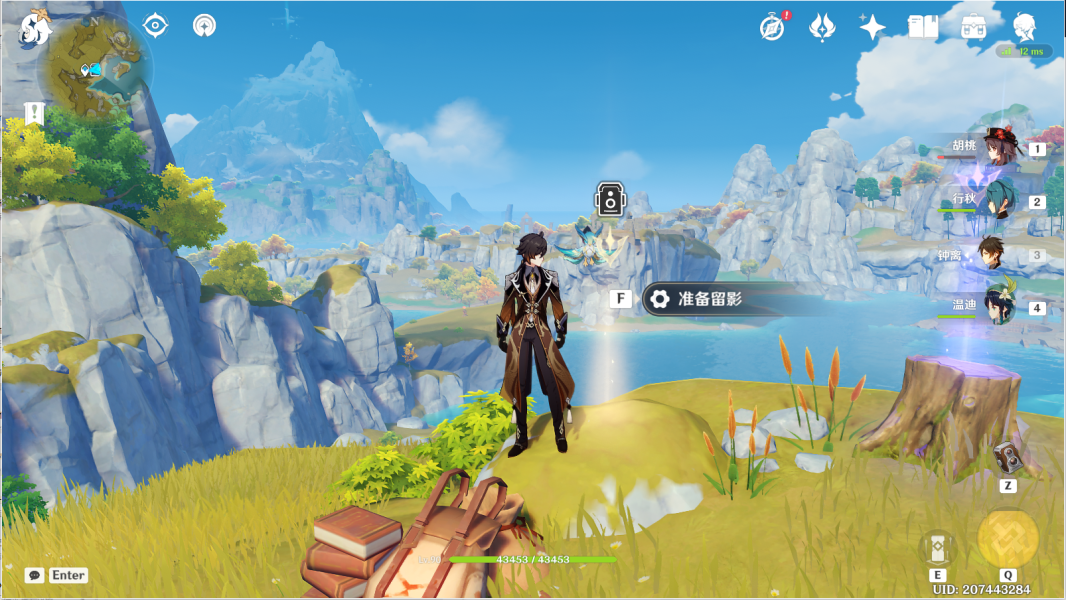Image resolution: width=1066 pixels, height=600 pixels.
Task: Open the quest log exclamation icon
Action: [x=35, y=113]
